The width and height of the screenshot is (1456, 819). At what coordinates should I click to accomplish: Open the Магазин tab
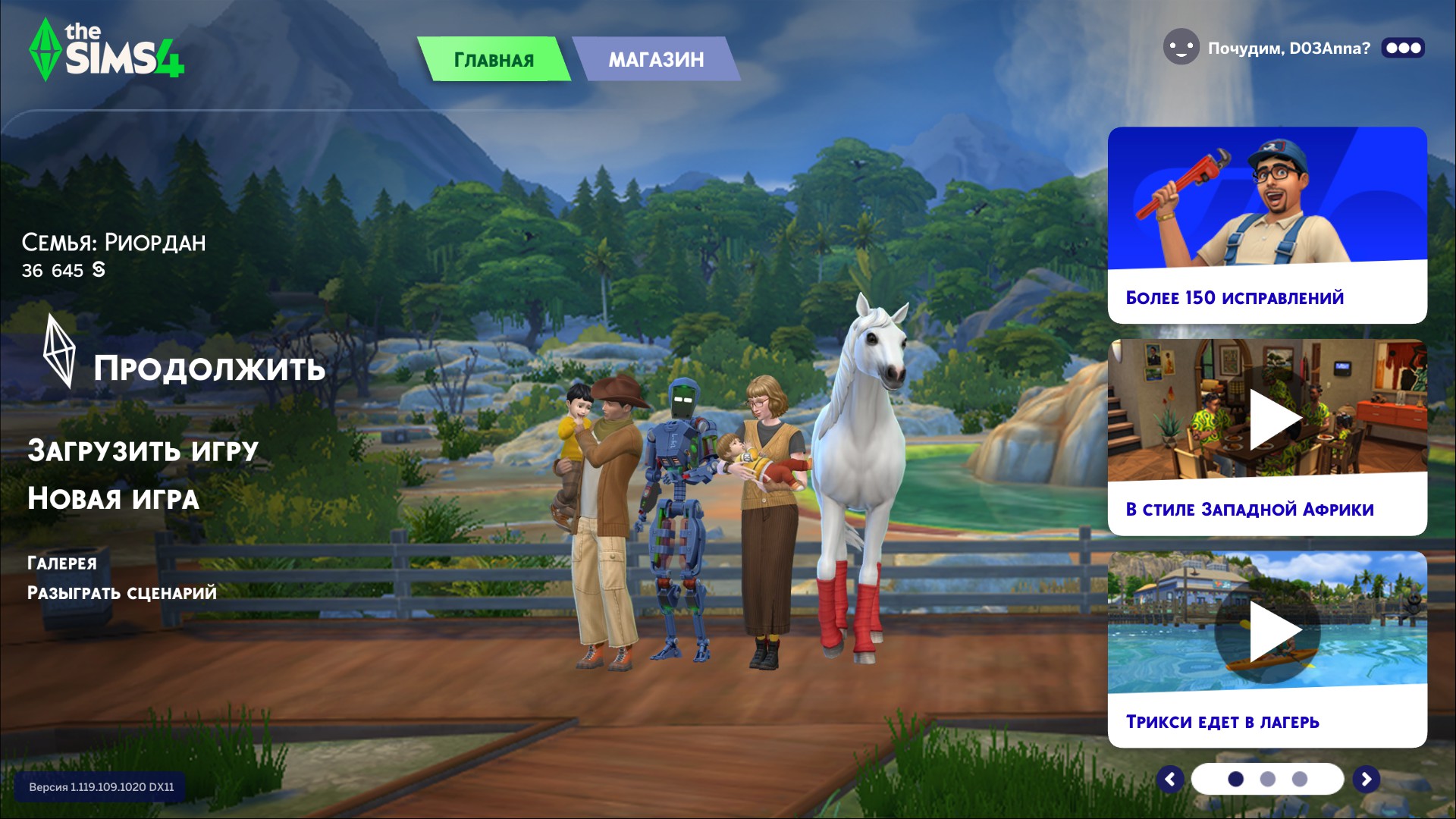click(x=656, y=59)
